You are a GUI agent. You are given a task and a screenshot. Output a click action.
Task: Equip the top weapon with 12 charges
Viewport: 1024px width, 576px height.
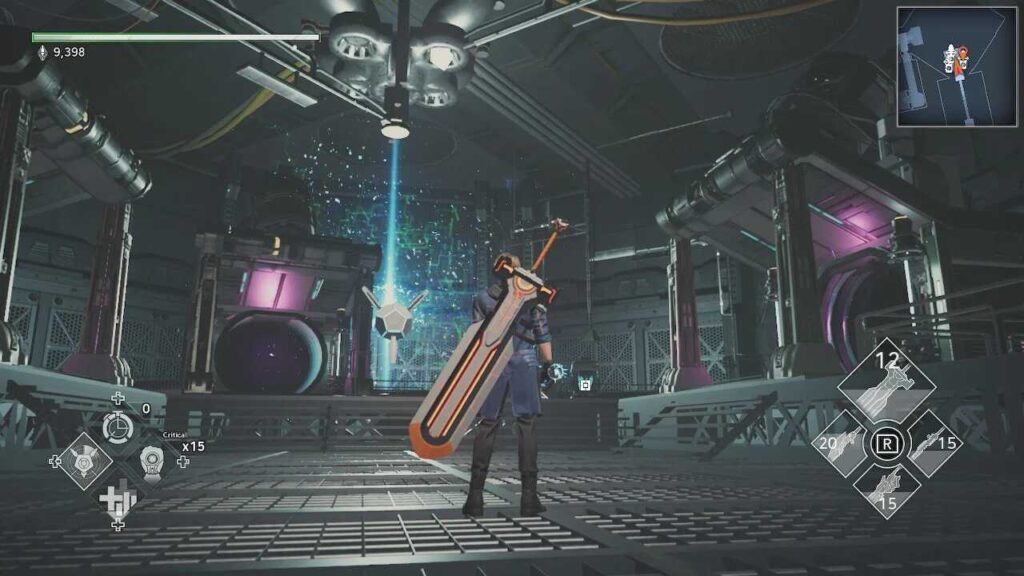(886, 384)
